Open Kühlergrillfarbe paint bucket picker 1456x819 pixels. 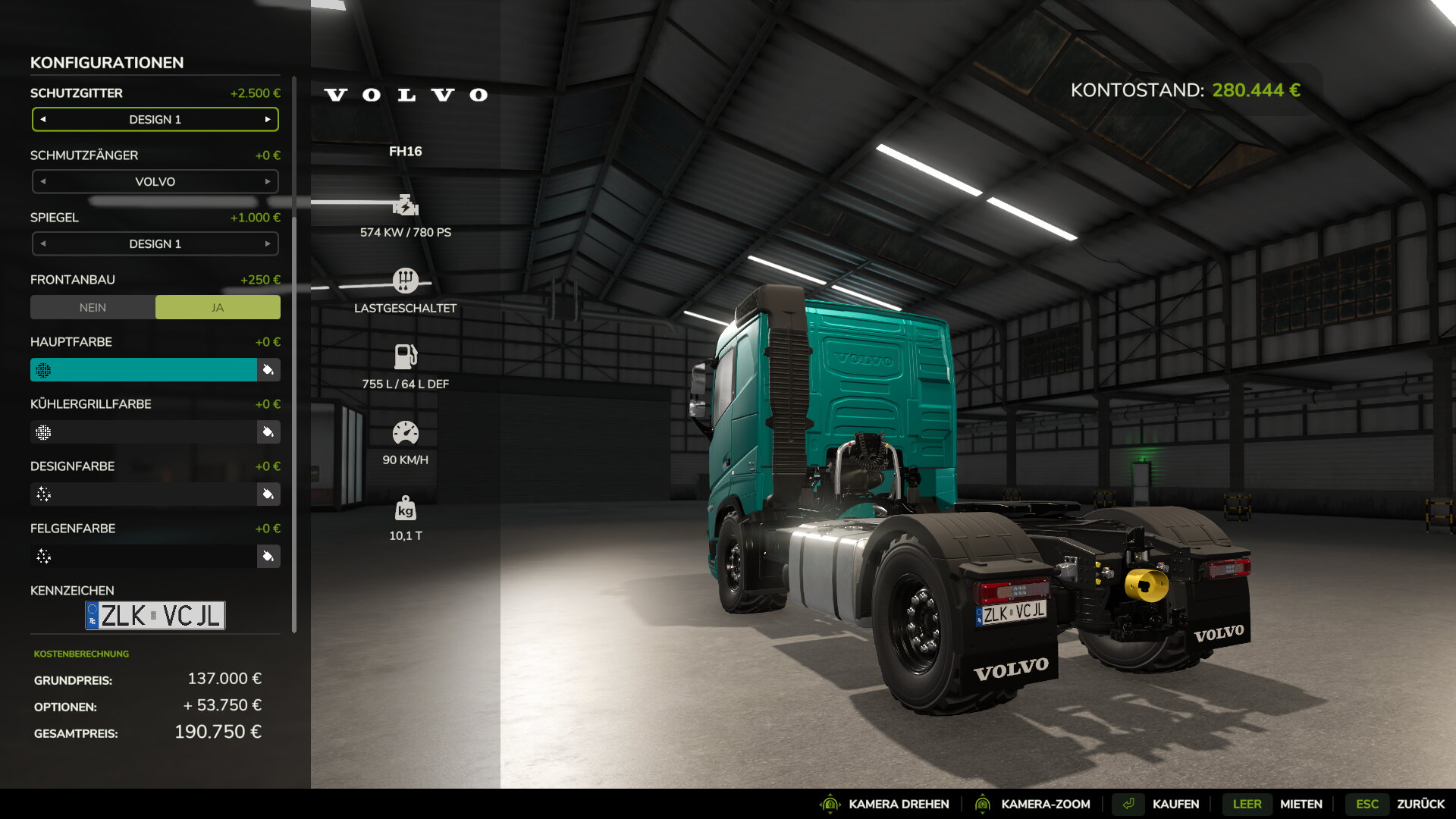(268, 432)
